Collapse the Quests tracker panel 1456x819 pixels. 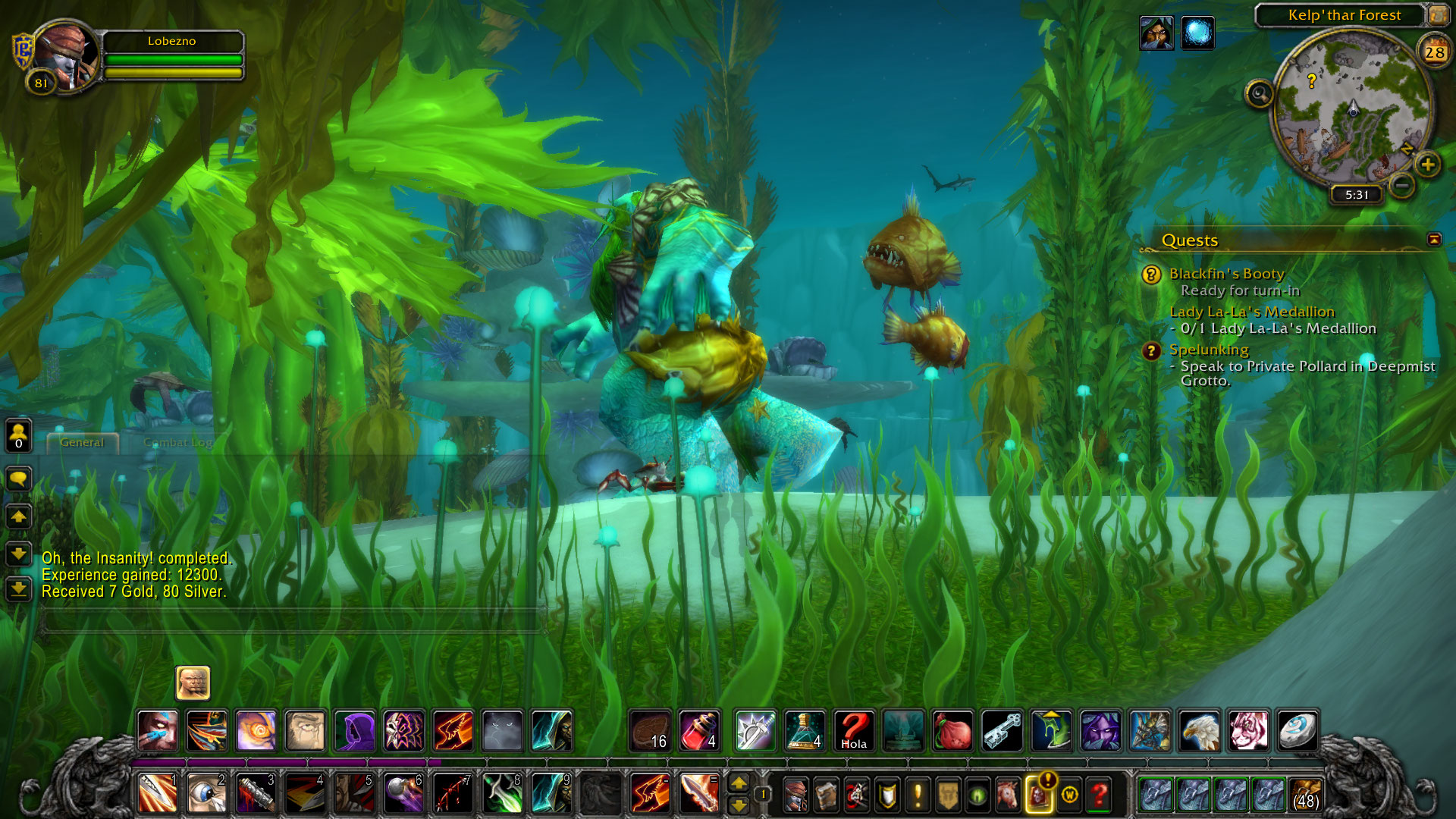pyautogui.click(x=1433, y=240)
